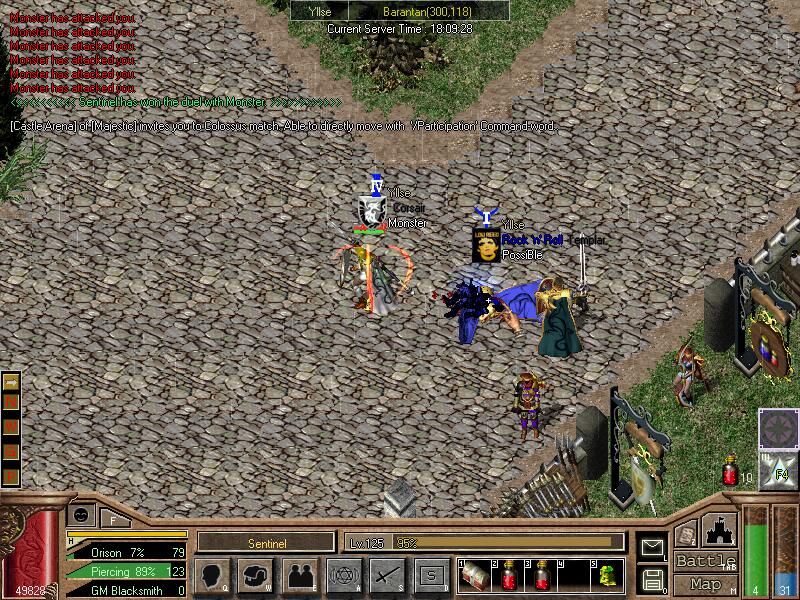The image size is (800, 600).
Task: Activate the F4 quick skill slot
Action: (776, 468)
